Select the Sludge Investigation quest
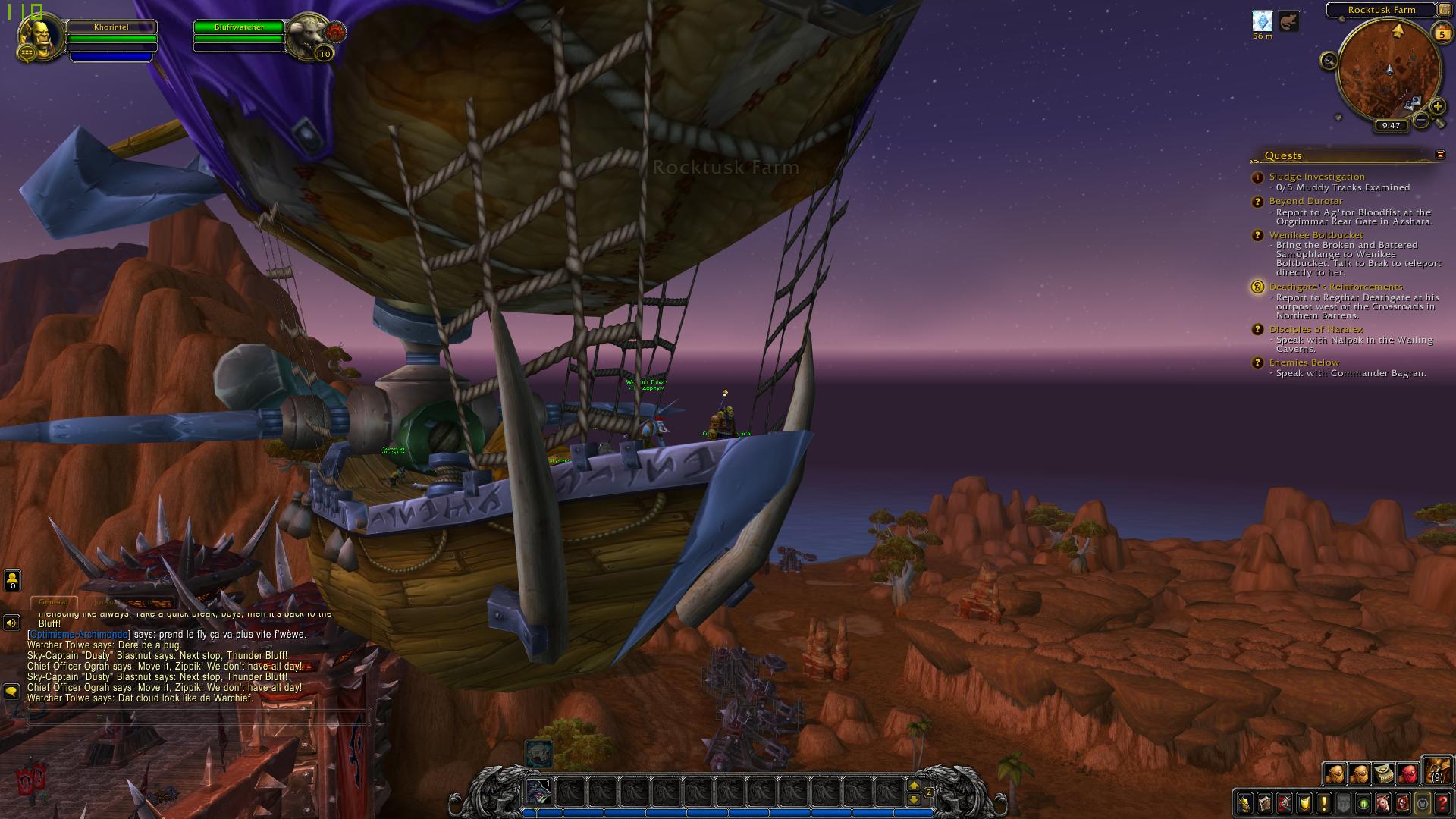Viewport: 1456px width, 819px height. point(1316,177)
